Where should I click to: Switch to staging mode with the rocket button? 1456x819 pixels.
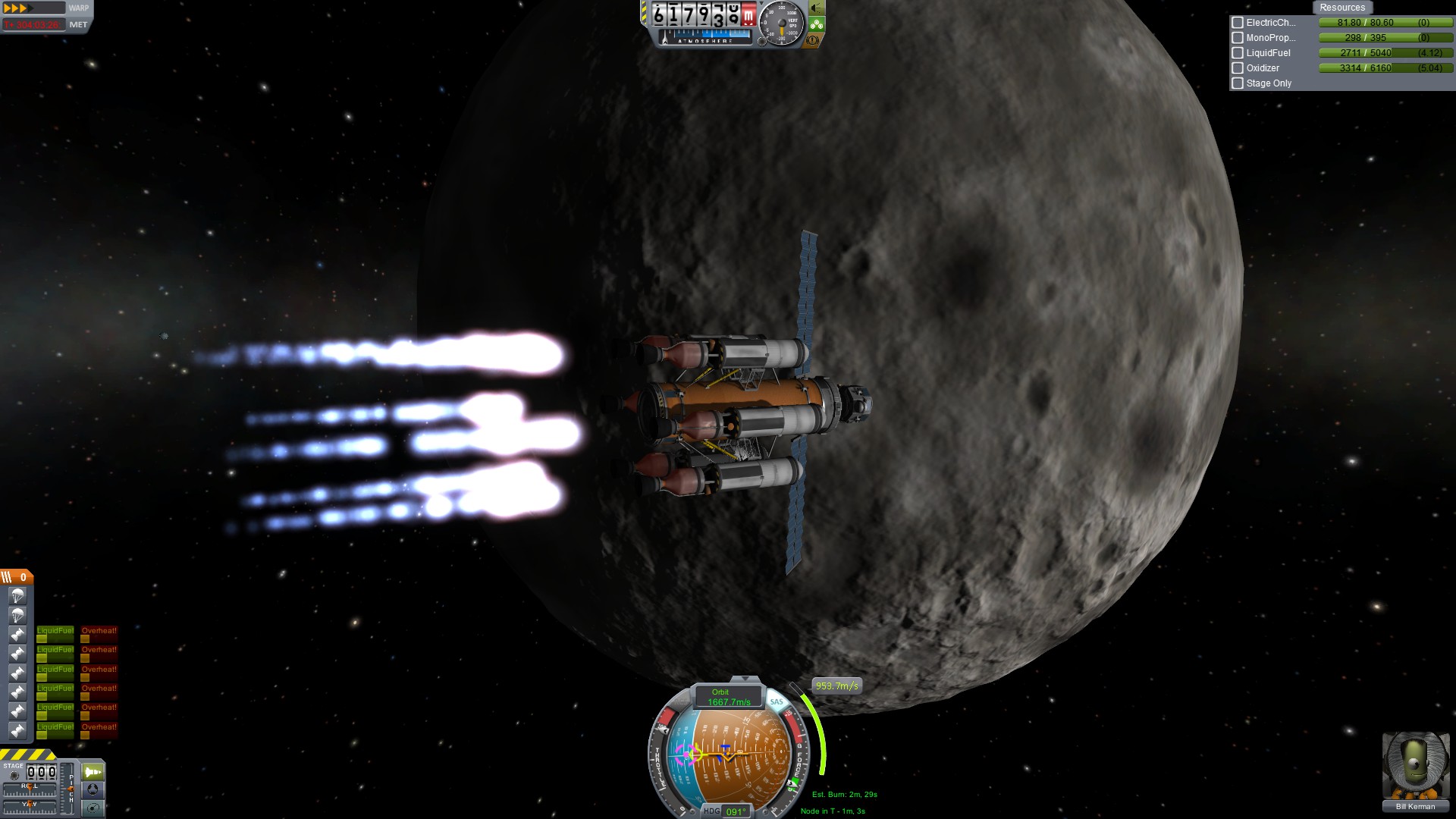tap(93, 772)
